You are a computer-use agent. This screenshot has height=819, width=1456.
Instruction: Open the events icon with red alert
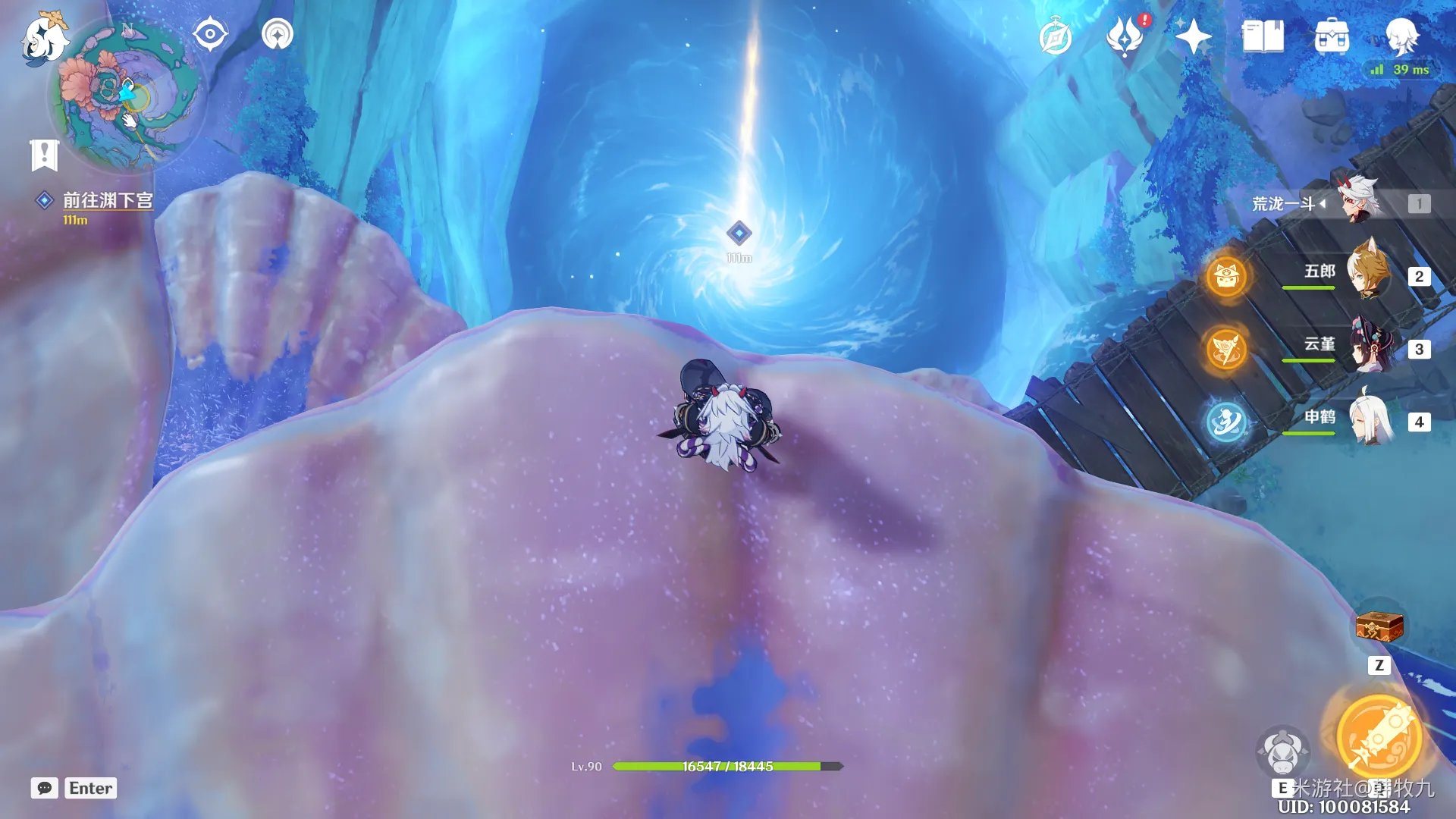[x=1125, y=36]
